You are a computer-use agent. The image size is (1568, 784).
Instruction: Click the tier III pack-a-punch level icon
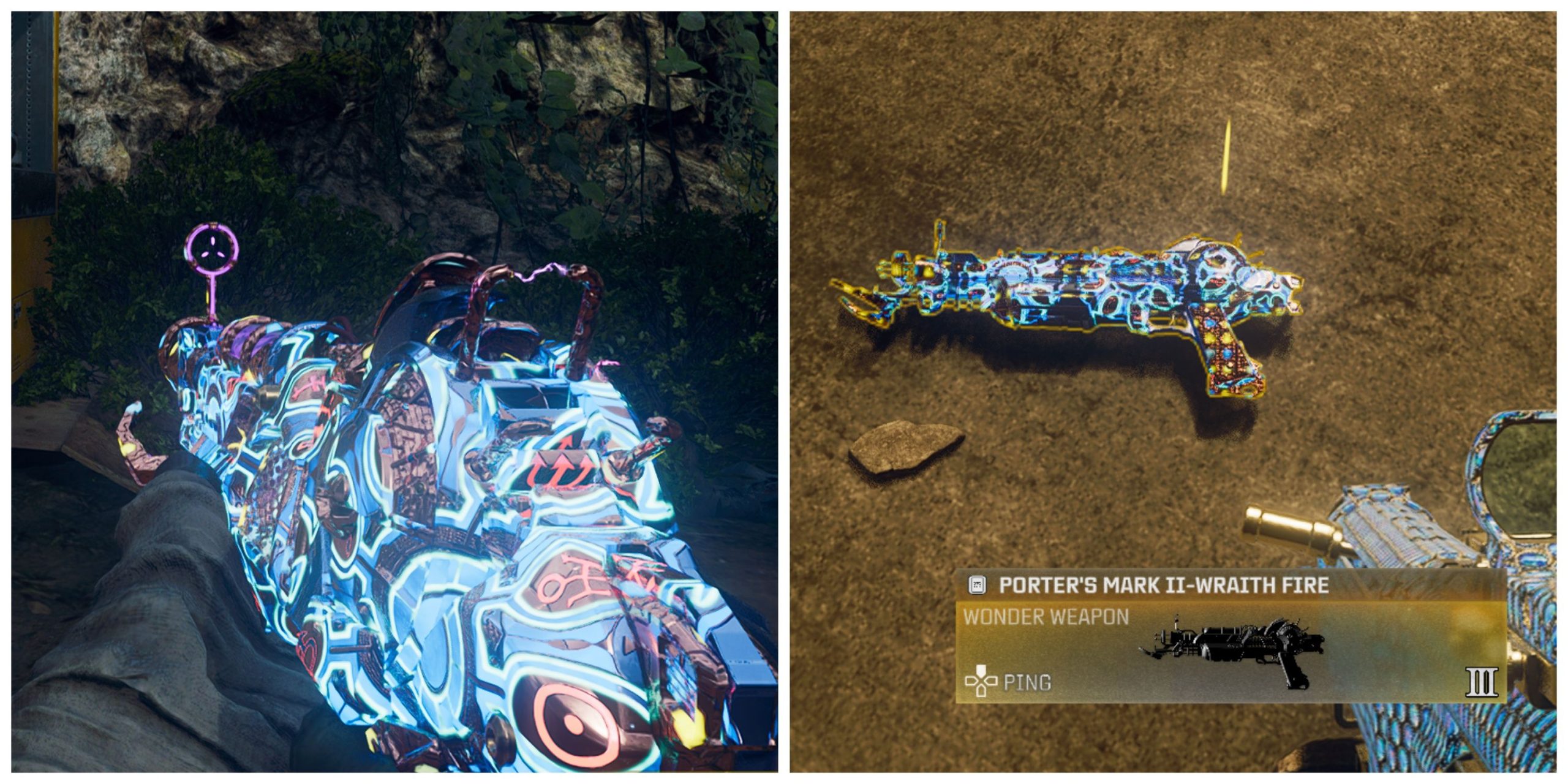pos(1482,682)
